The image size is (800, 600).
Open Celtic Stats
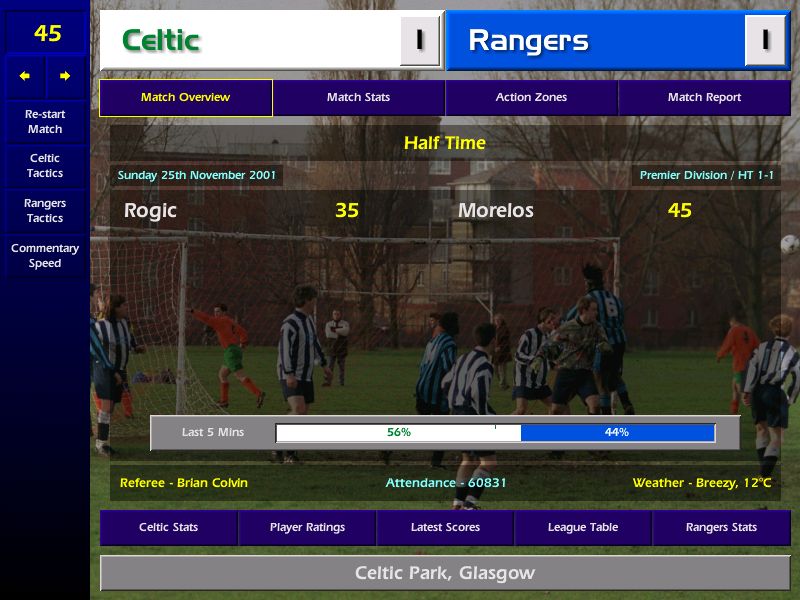click(x=168, y=528)
